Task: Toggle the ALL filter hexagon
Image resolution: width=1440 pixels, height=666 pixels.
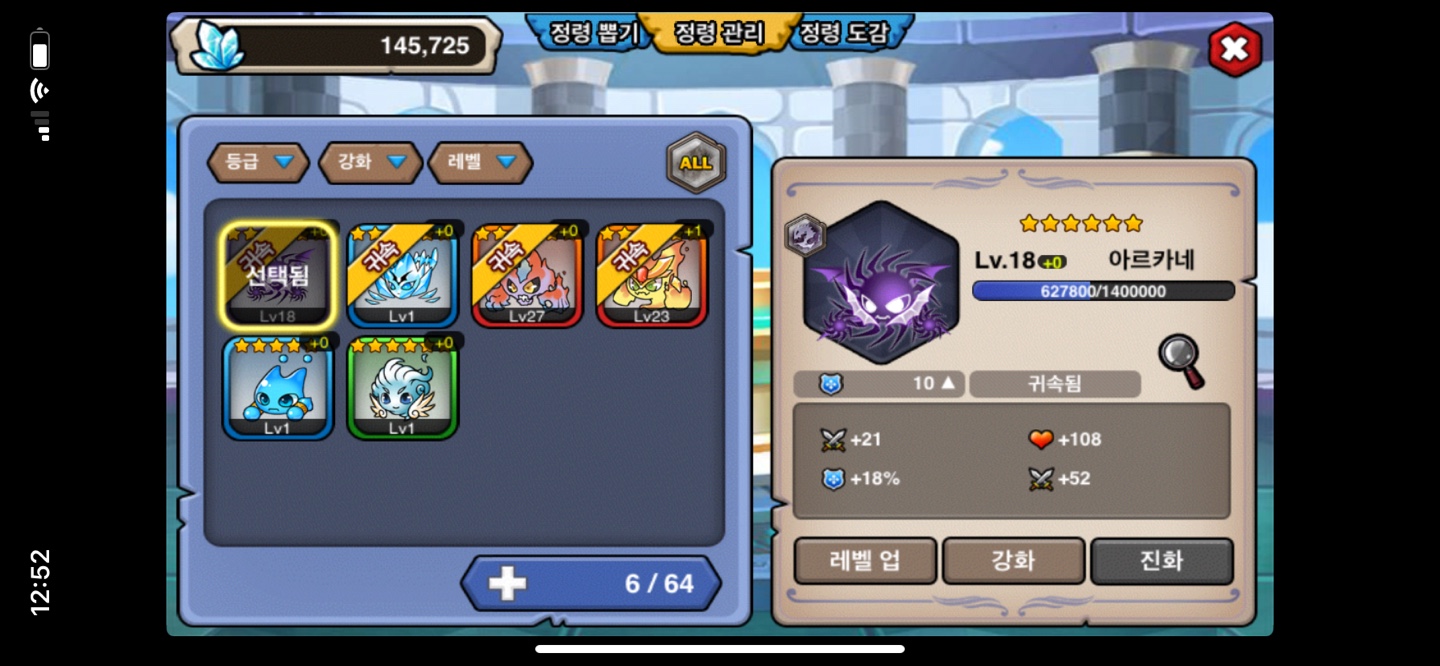Action: pos(696,163)
